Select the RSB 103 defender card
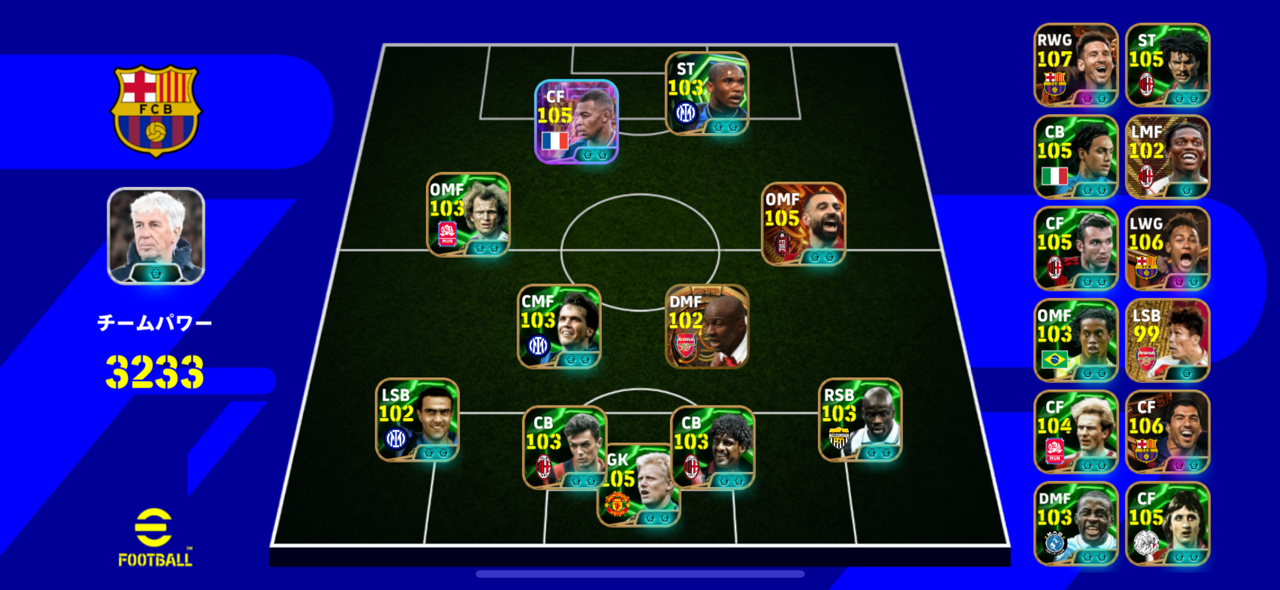The height and width of the screenshot is (590, 1280). [x=860, y=419]
